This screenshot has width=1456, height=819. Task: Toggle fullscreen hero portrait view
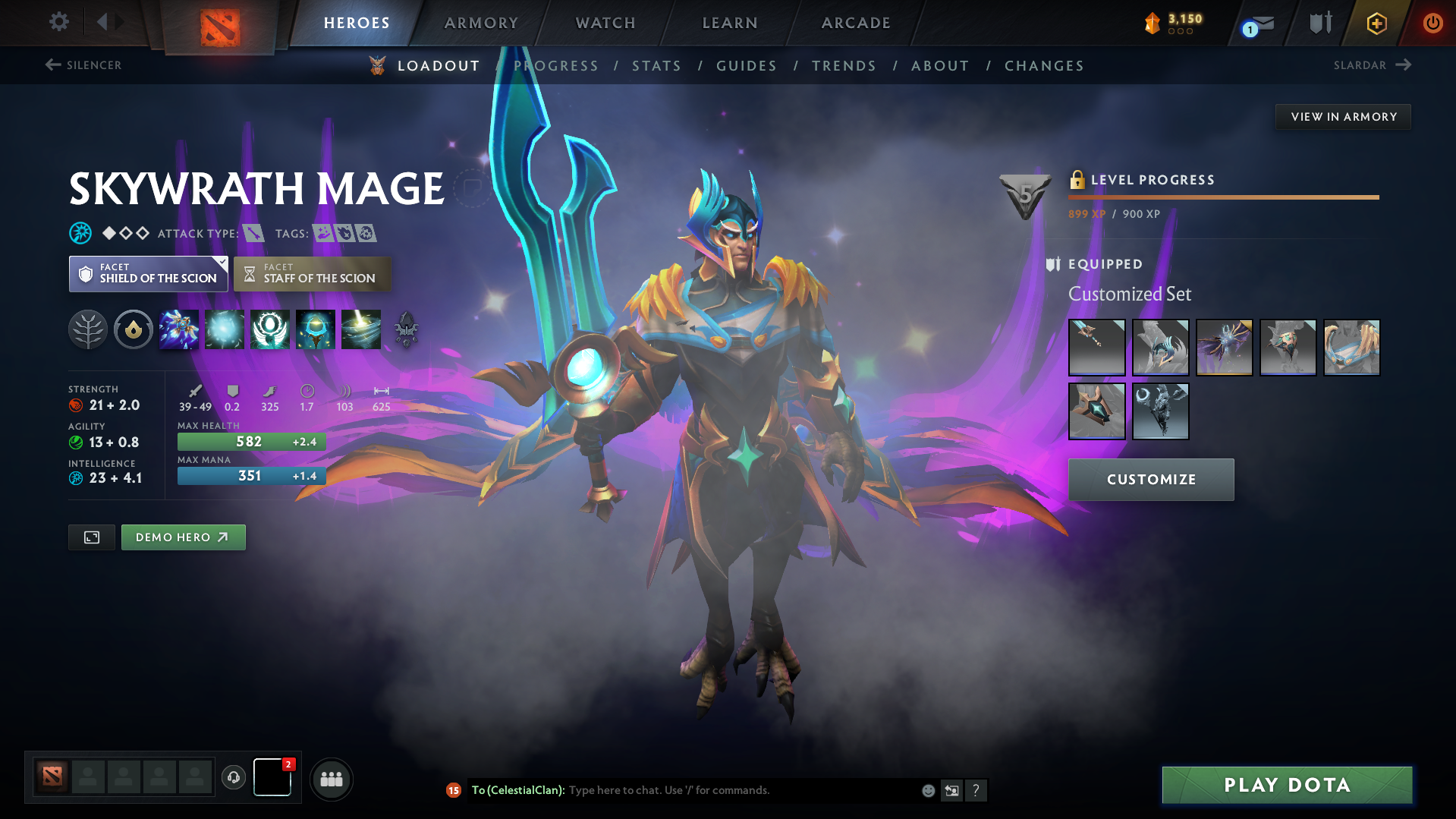[x=91, y=537]
